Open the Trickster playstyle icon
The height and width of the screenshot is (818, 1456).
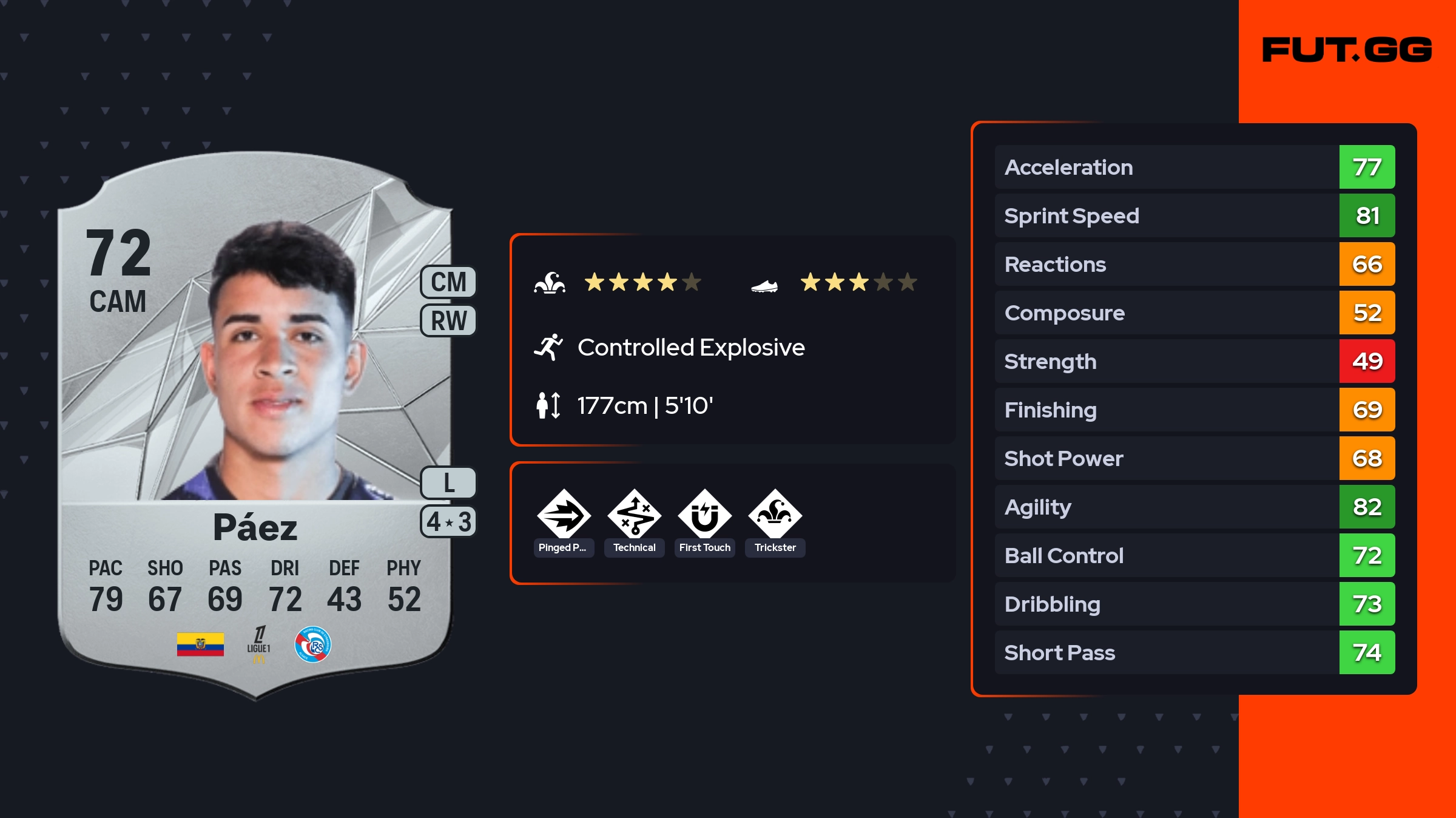[x=775, y=515]
